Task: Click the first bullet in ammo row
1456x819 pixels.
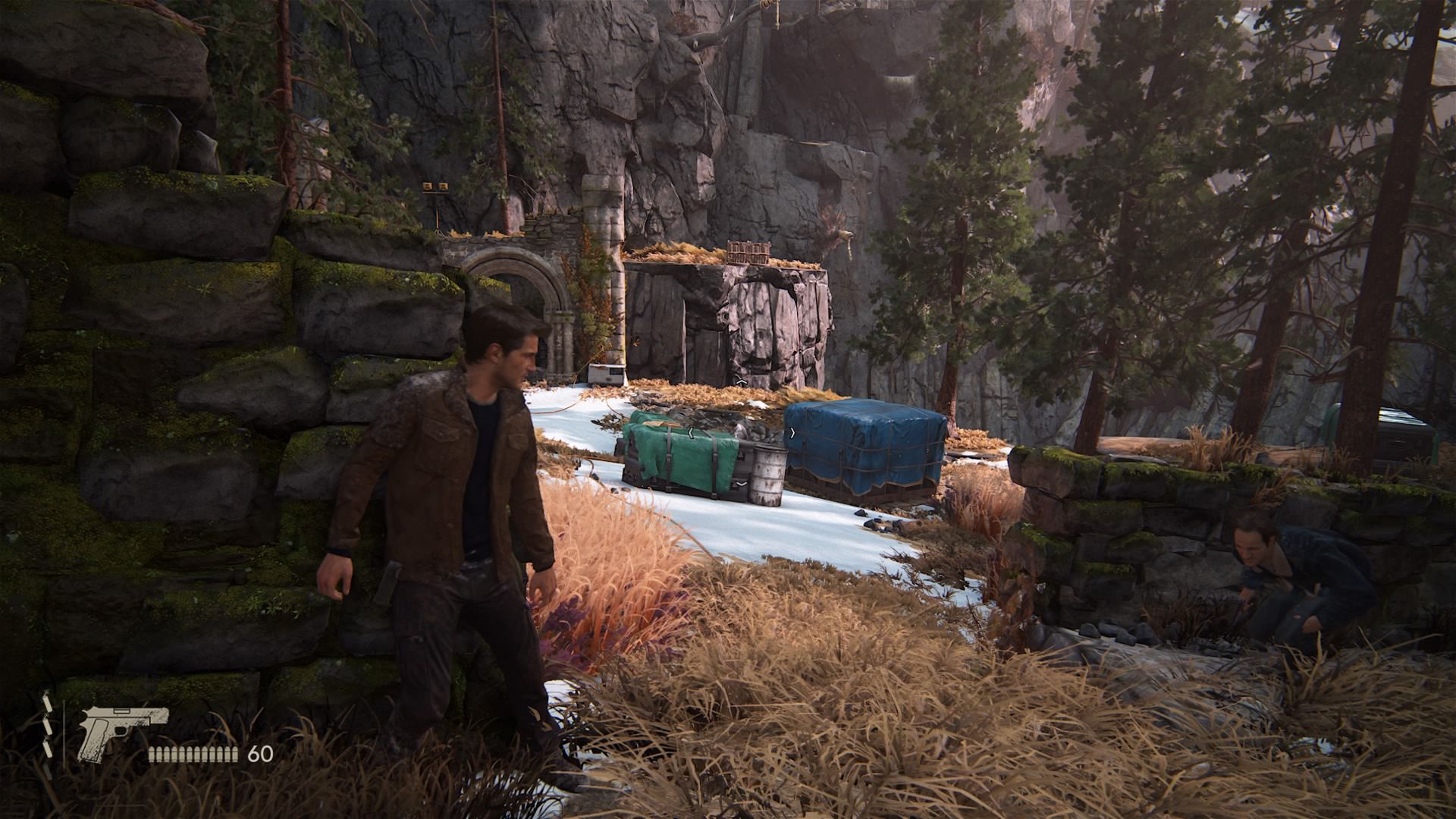Action: coord(152,754)
